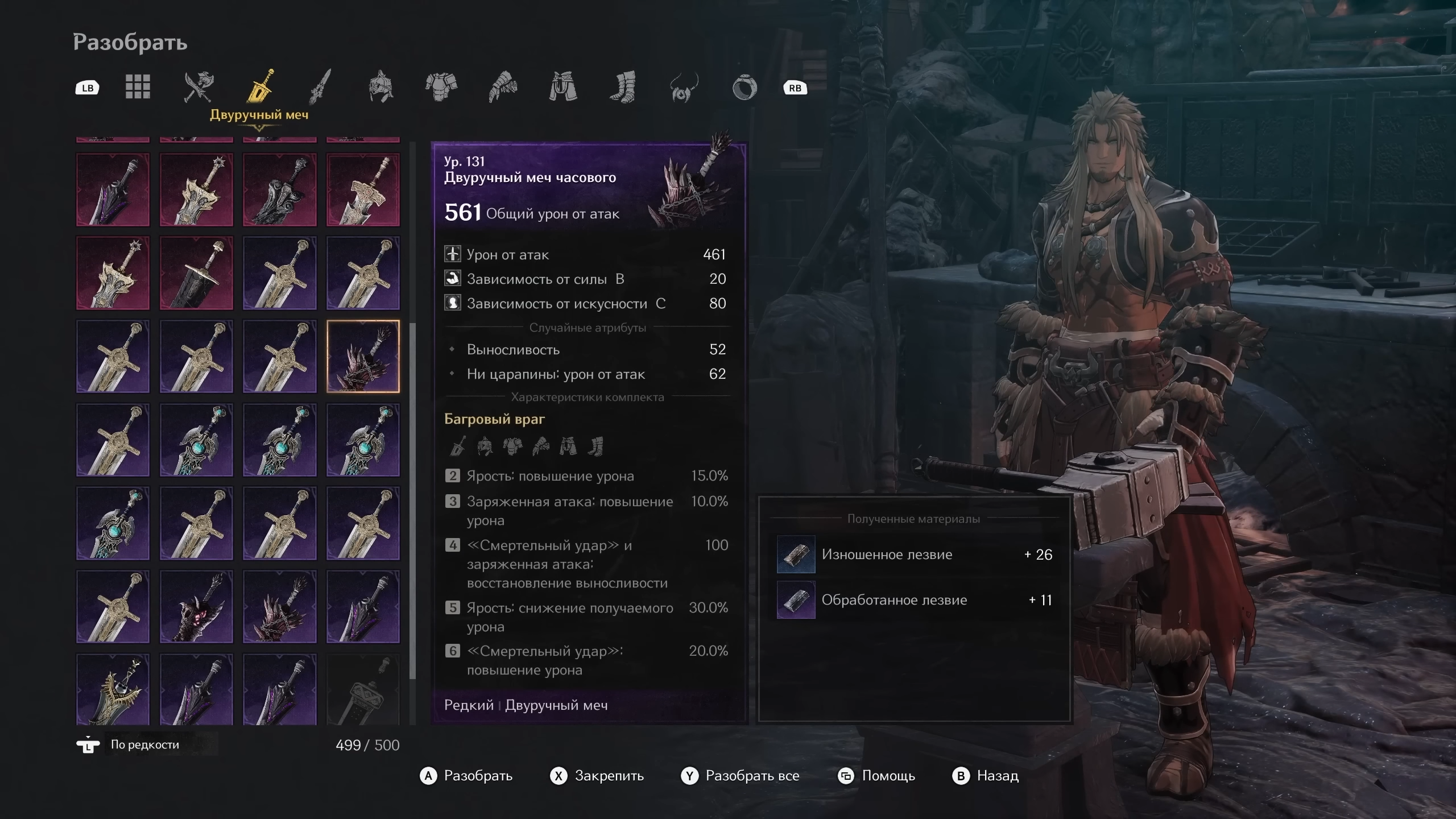This screenshot has width=1456, height=819.
Task: Open the leg armor category tab
Action: 563,87
